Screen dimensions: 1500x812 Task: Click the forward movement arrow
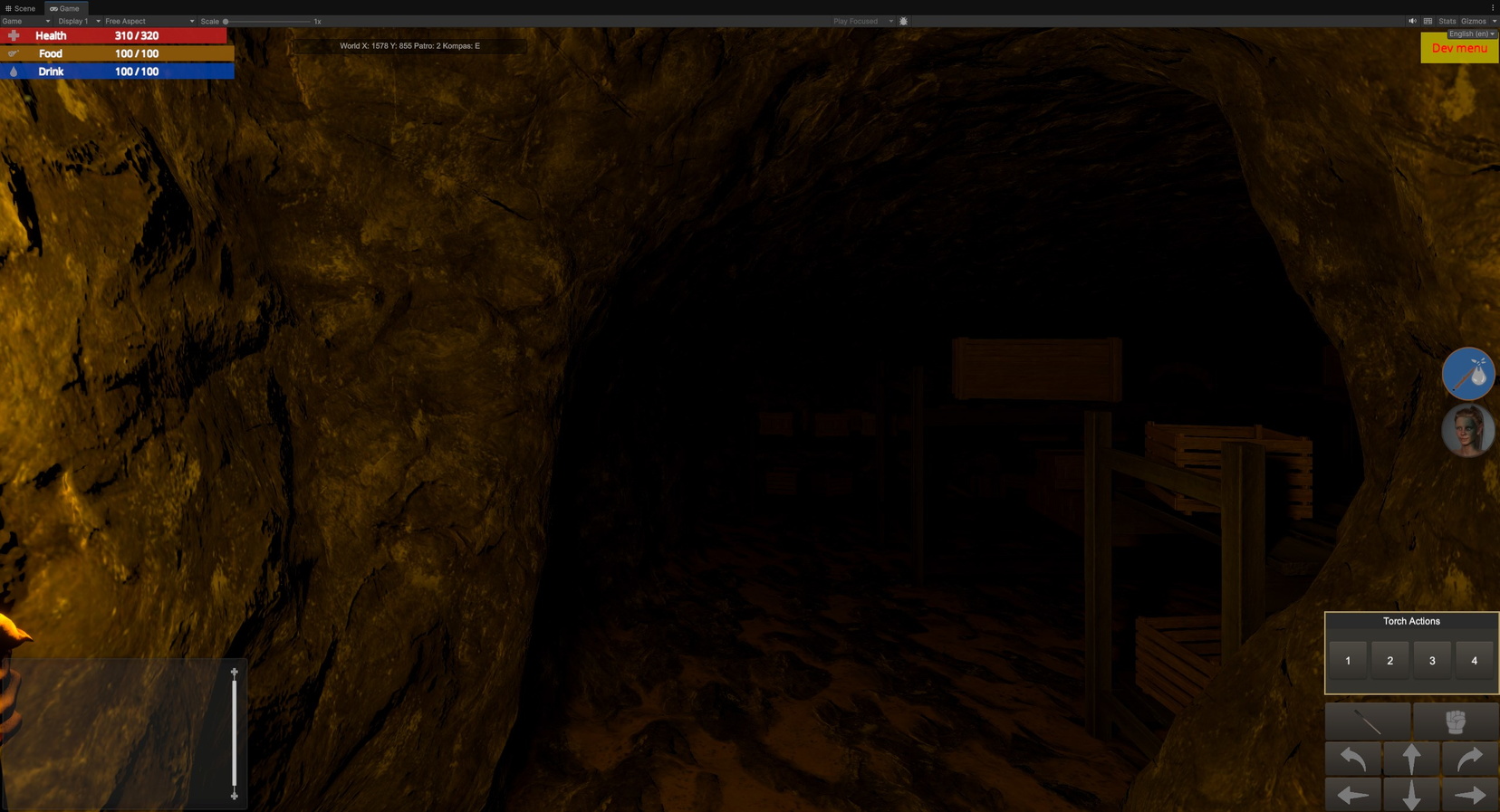tap(1410, 759)
